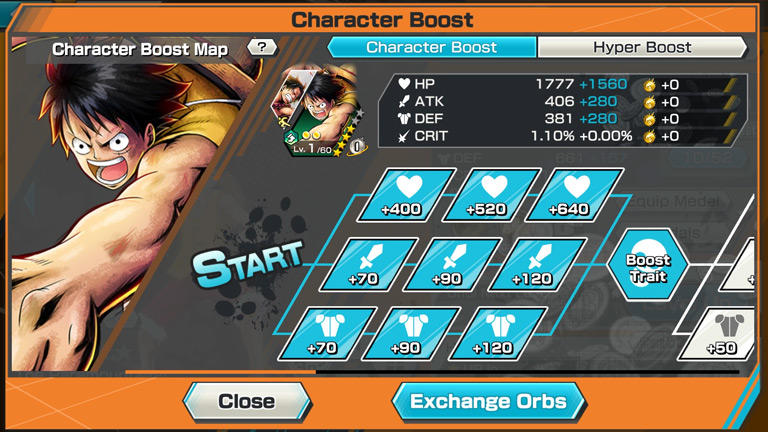Image resolution: width=768 pixels, height=432 pixels.
Task: Close the Character Boost screen
Action: tap(246, 402)
